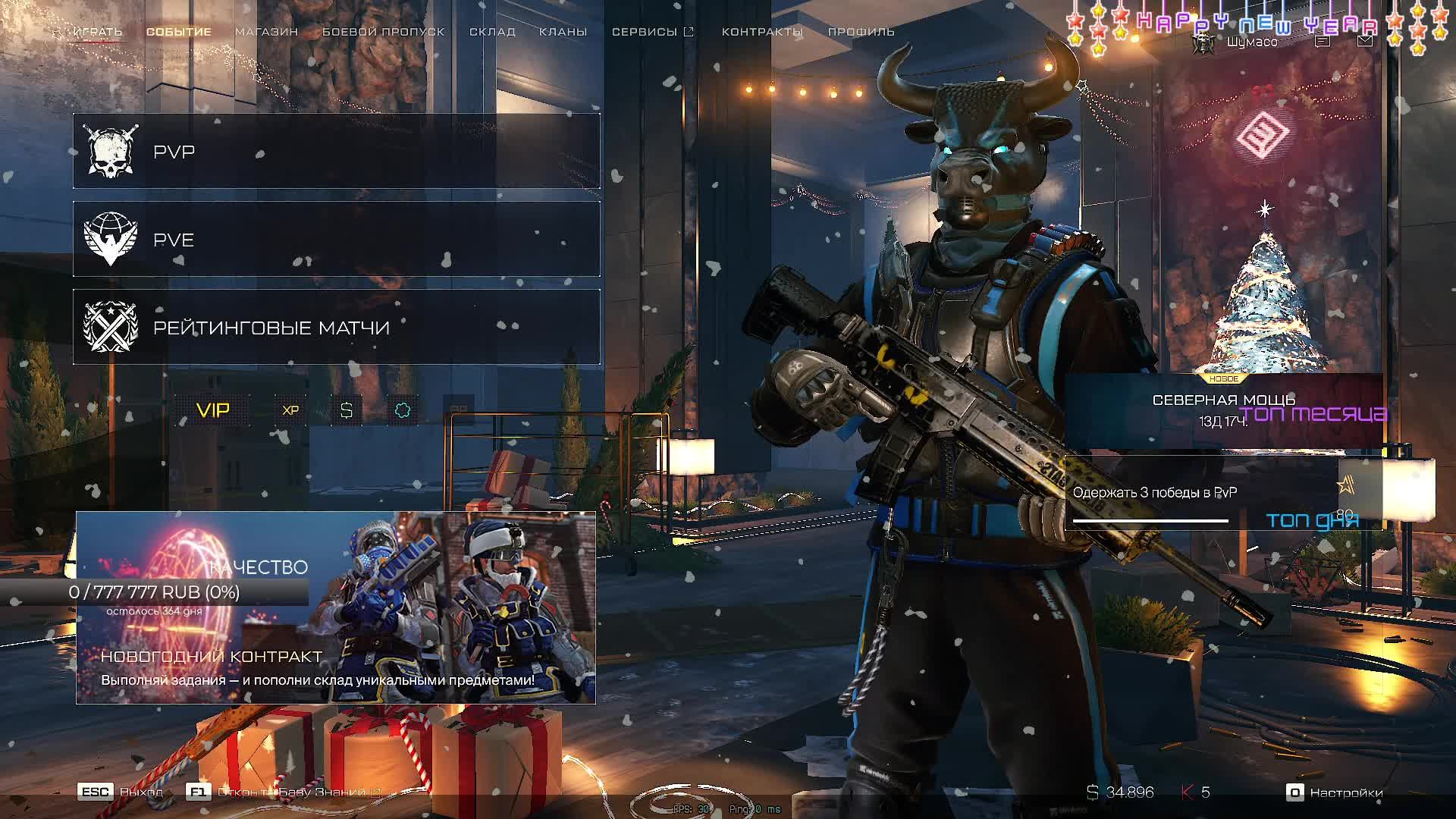Show the Контракты tab
Screen dimensions: 1456x819
pyautogui.click(x=762, y=32)
